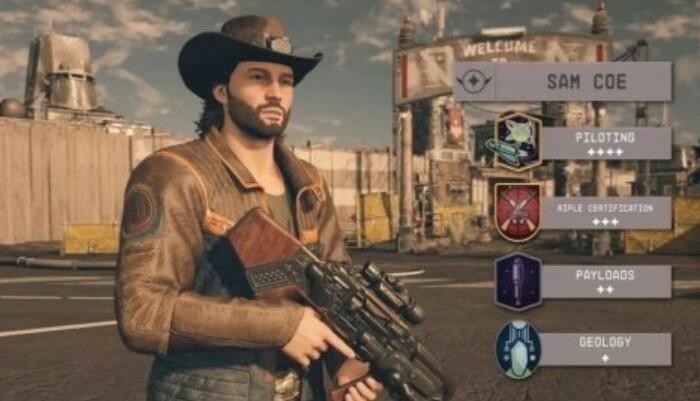
Task: Click the emblem beside Sam Coe's name
Action: (x=474, y=82)
